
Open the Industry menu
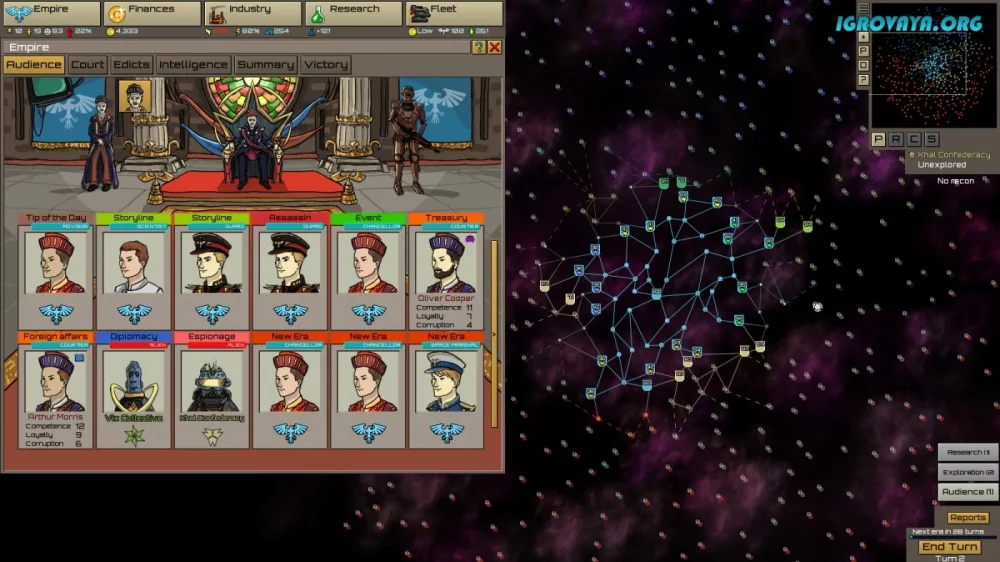click(x=252, y=14)
